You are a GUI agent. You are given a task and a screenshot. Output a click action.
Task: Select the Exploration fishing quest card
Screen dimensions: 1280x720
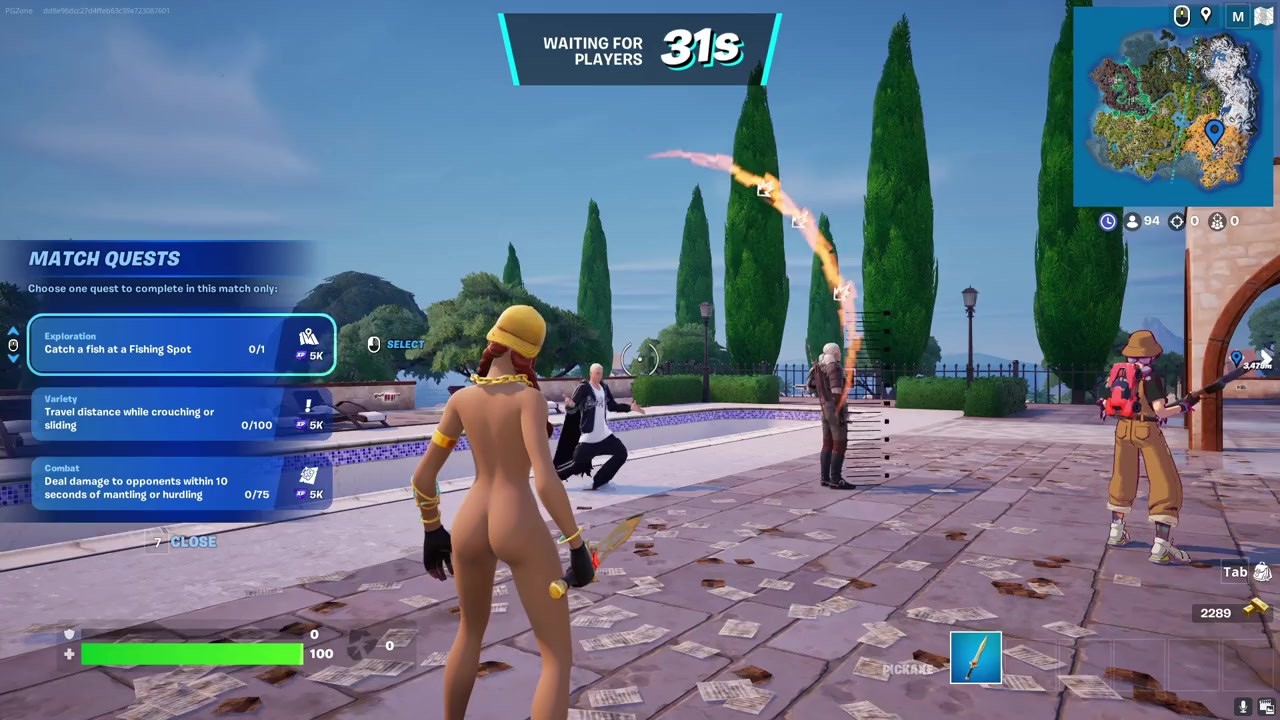180,344
